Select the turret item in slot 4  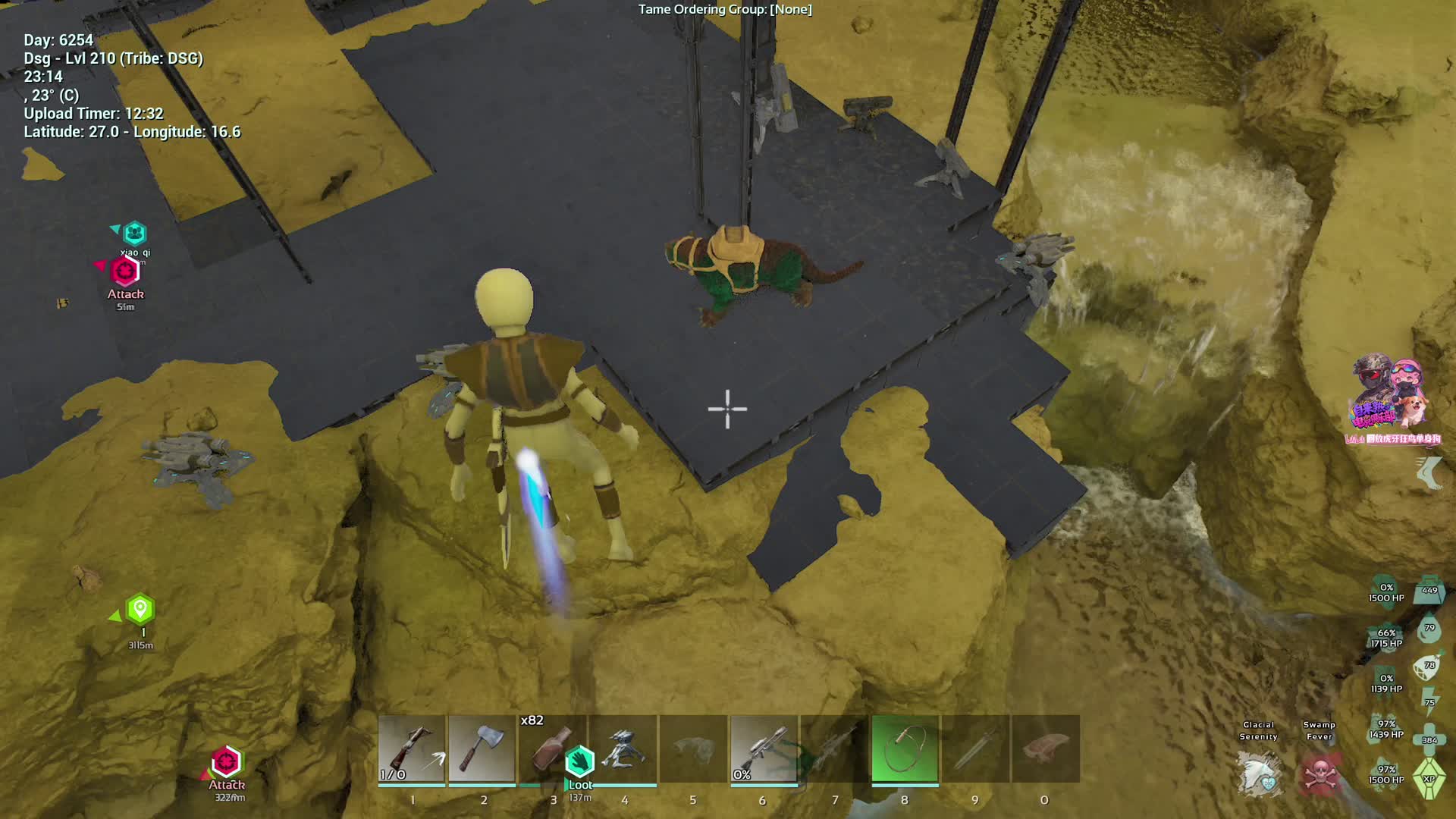[x=623, y=749]
